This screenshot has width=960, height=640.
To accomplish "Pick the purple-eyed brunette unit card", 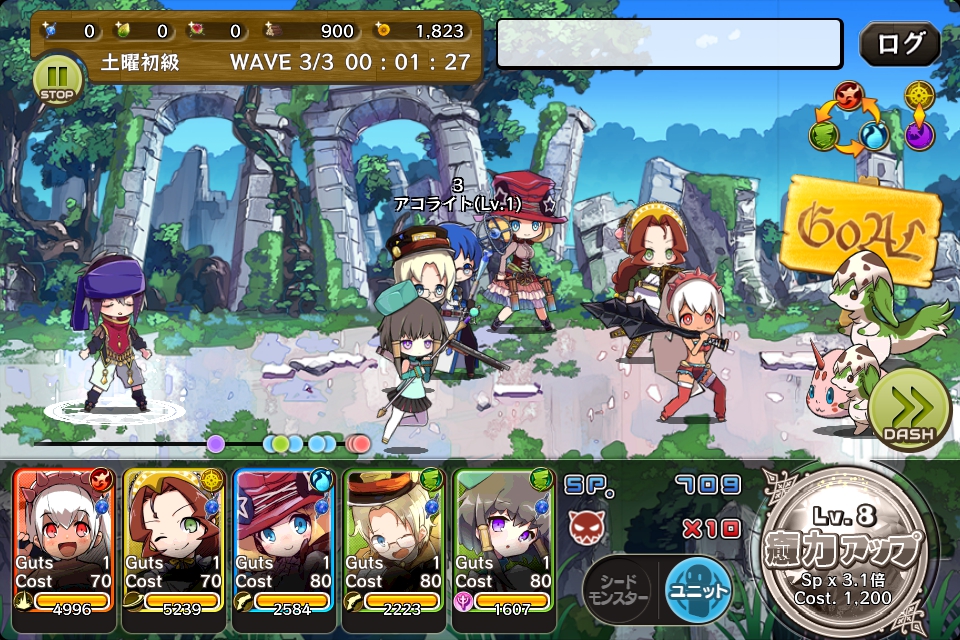I will point(505,540).
